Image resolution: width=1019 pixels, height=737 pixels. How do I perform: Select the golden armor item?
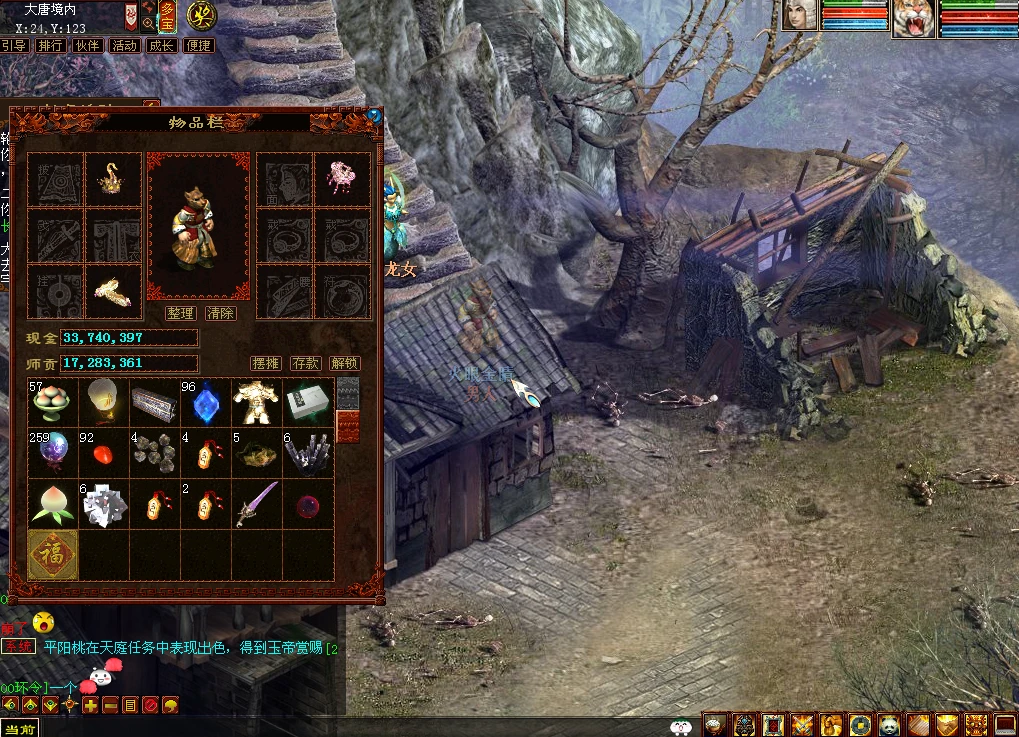click(256, 402)
